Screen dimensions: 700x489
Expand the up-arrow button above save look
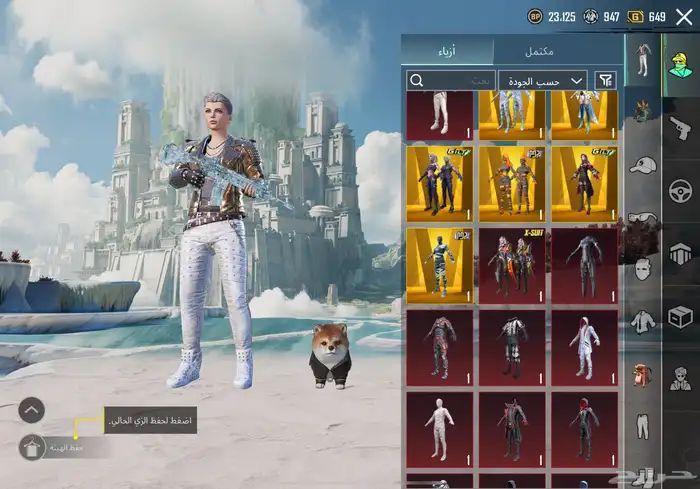32,409
